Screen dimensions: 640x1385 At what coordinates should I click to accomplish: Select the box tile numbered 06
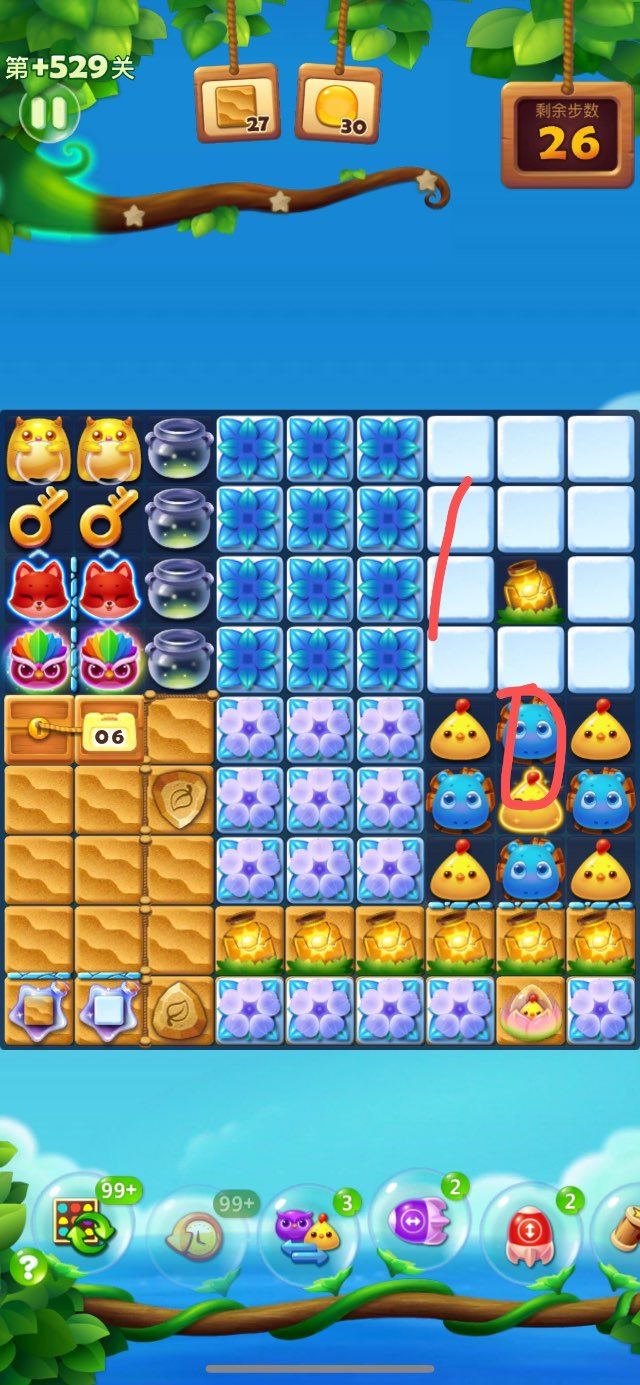pyautogui.click(x=109, y=730)
